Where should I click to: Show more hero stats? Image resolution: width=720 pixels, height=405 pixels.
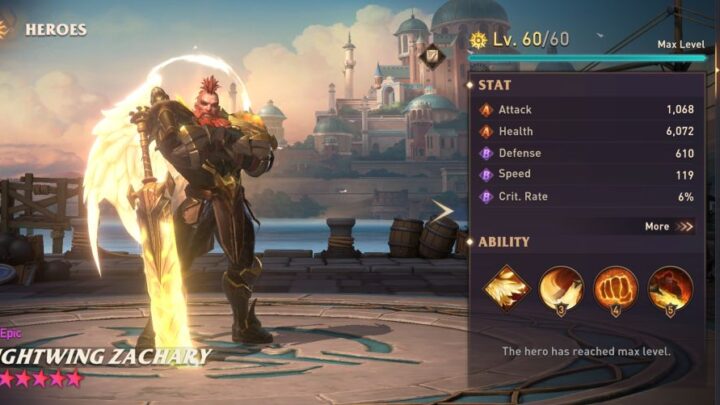tap(669, 226)
